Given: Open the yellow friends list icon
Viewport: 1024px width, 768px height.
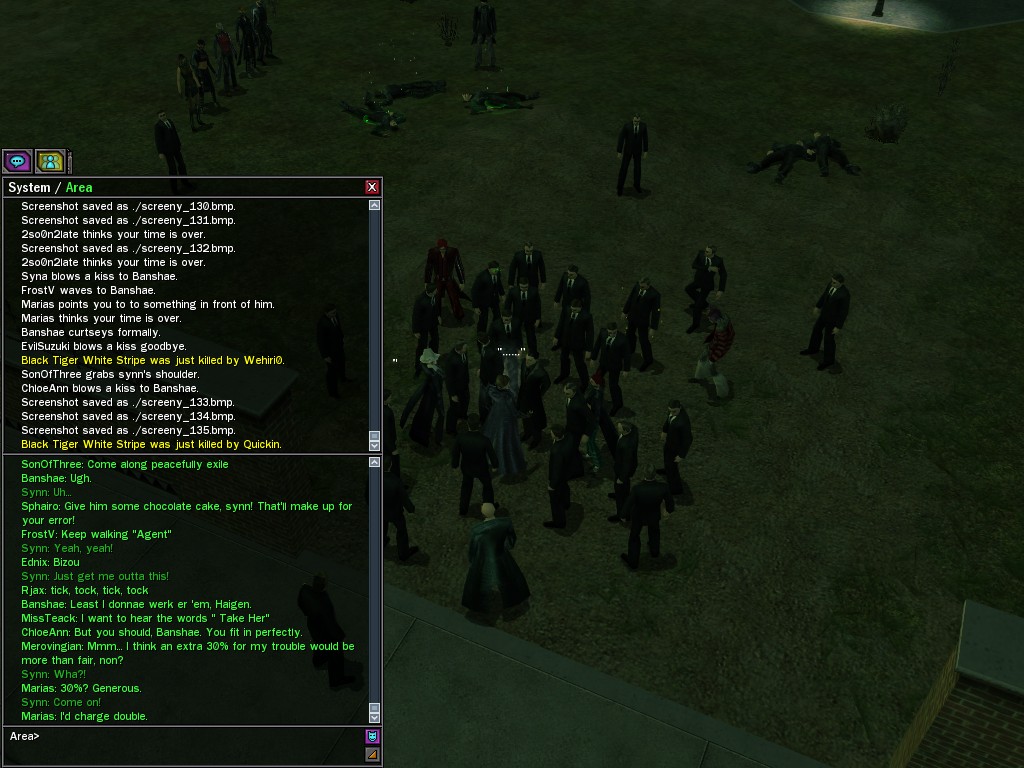Looking at the screenshot, I should (x=50, y=161).
